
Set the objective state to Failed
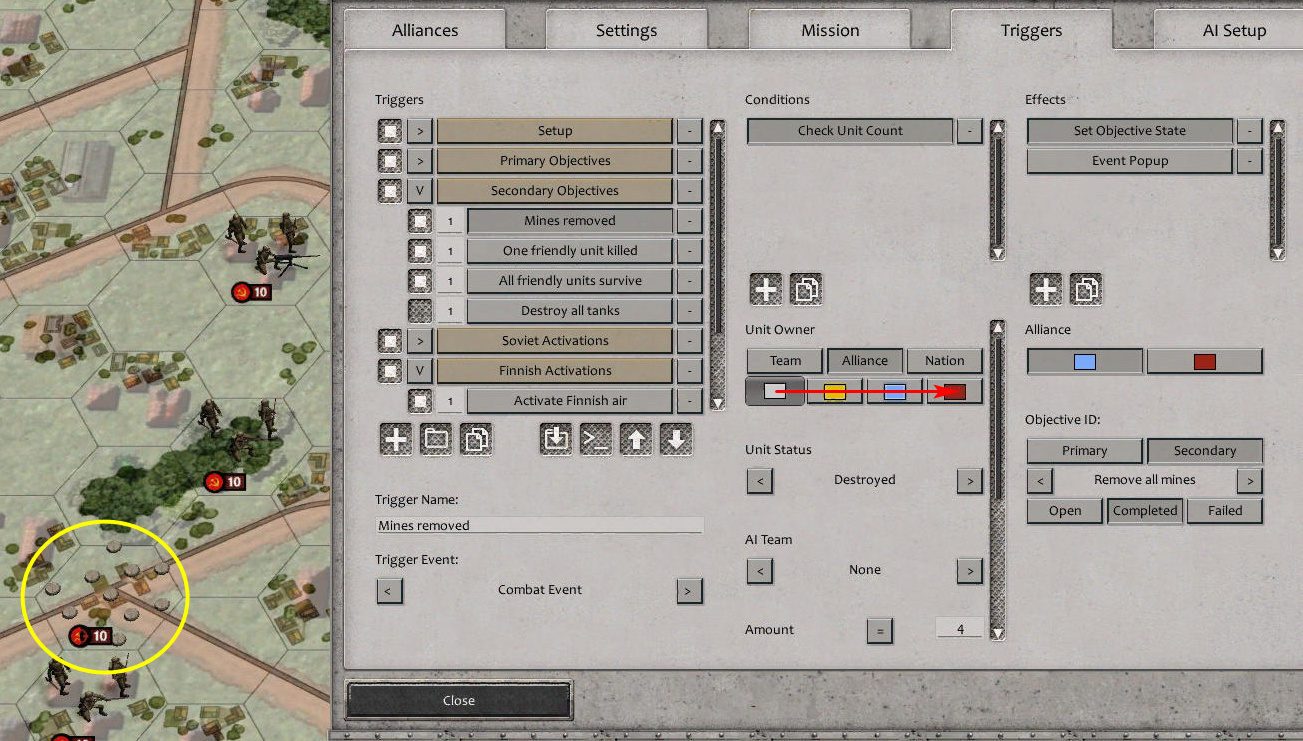[x=1225, y=511]
